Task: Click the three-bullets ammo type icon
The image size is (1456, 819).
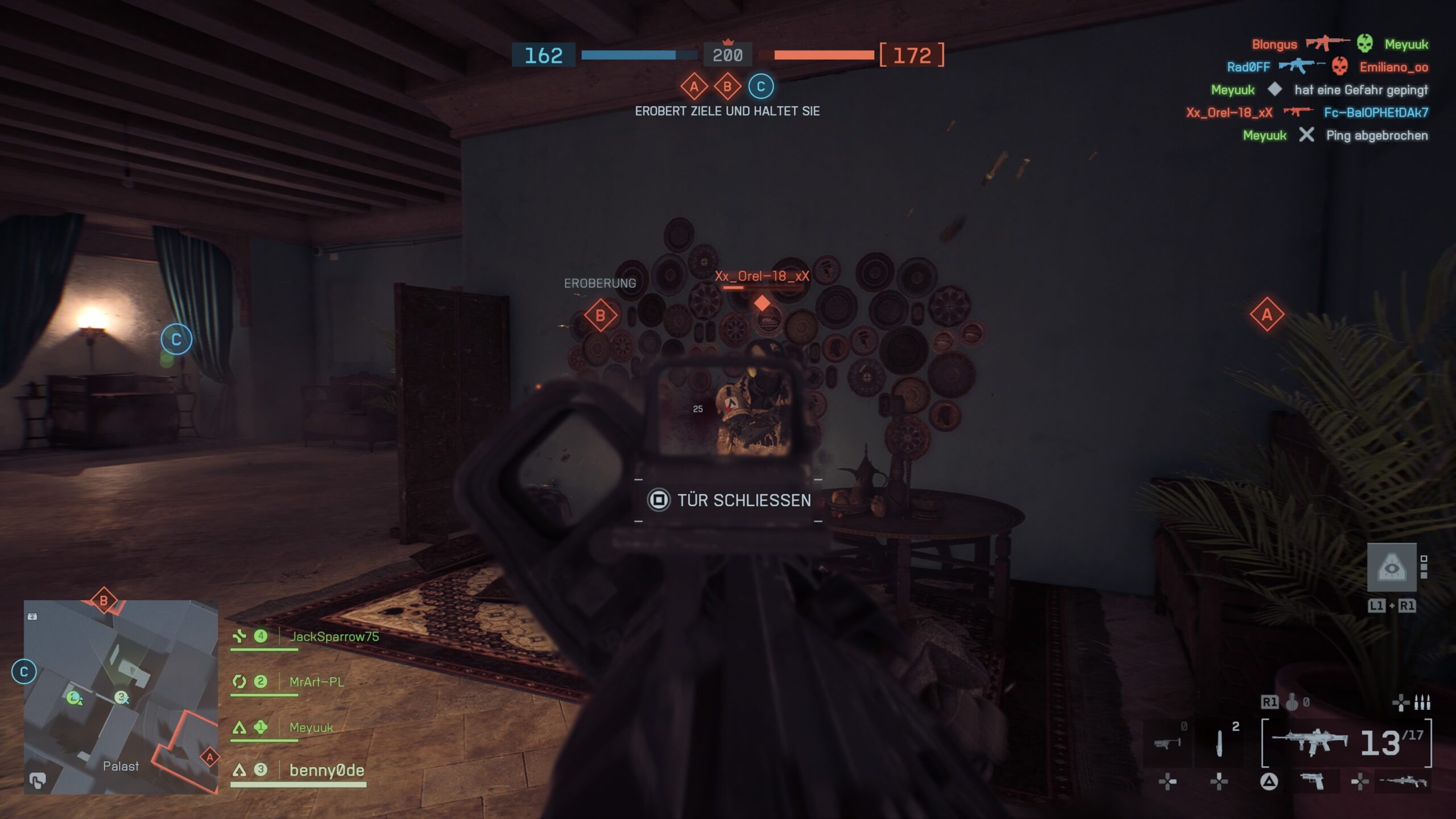Action: coord(1422,703)
